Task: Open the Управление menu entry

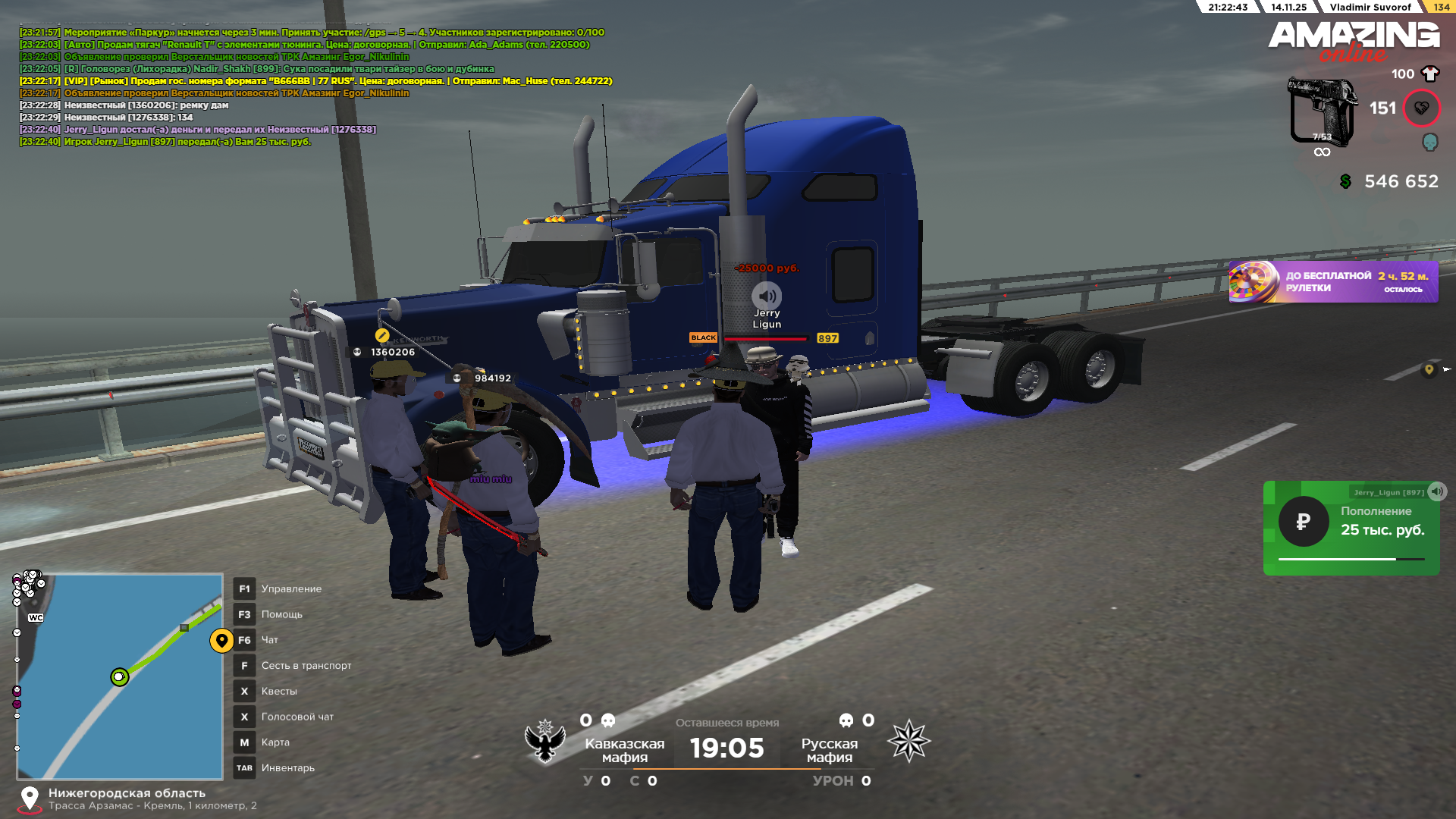Action: coord(291,588)
